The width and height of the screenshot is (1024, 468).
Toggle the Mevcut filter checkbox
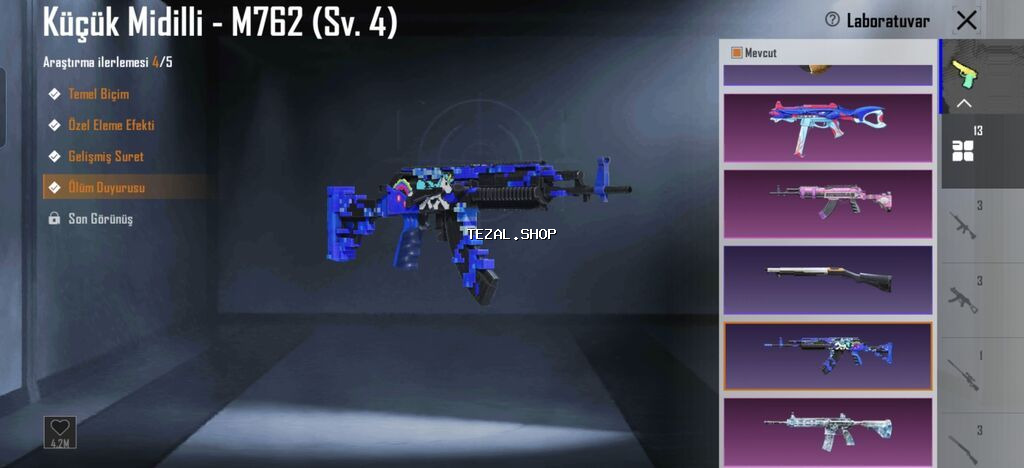tap(737, 53)
